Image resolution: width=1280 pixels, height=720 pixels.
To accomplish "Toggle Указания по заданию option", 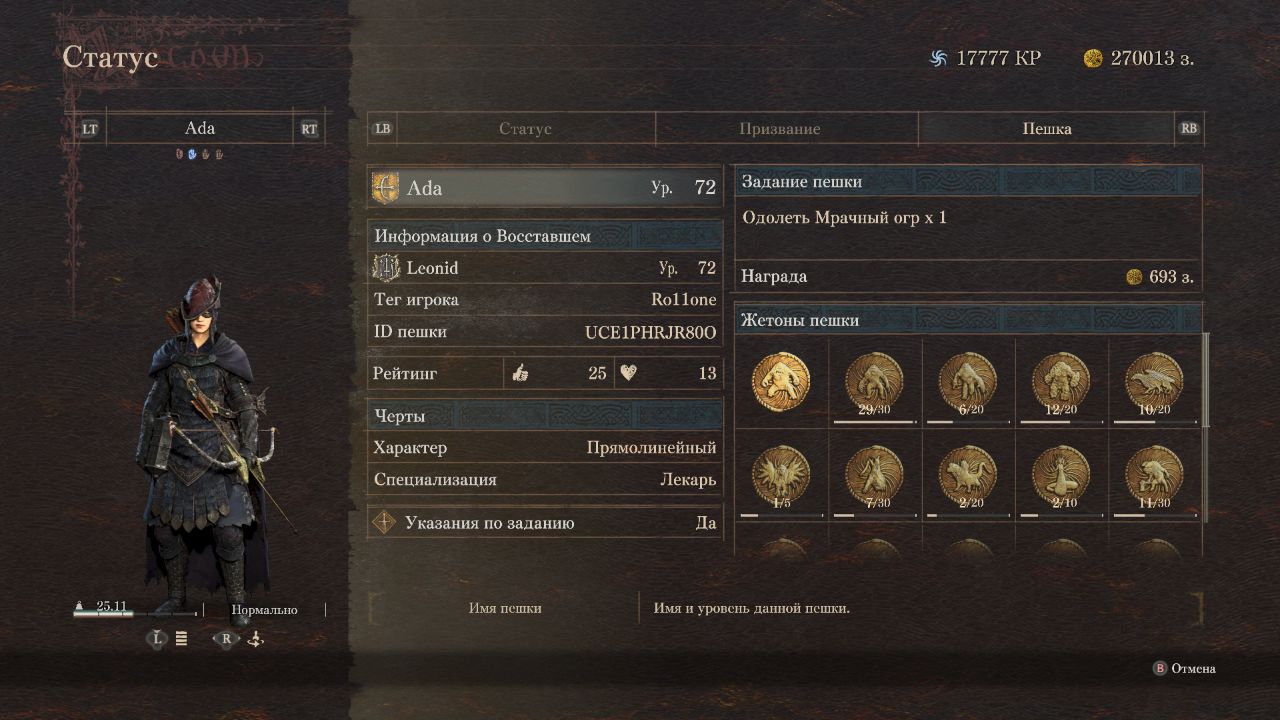I will coord(545,523).
